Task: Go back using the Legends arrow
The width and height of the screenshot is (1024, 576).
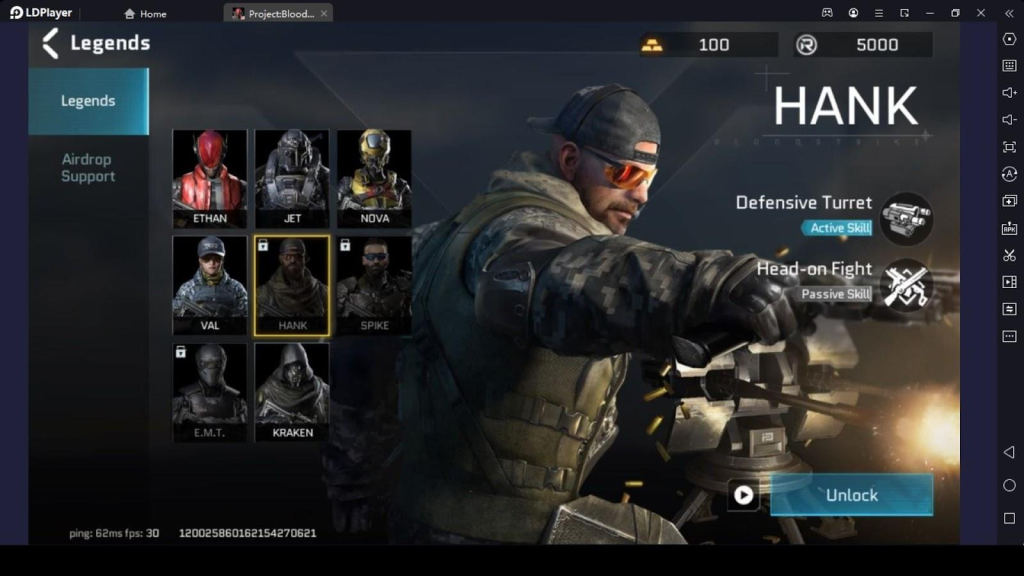Action: coord(51,44)
